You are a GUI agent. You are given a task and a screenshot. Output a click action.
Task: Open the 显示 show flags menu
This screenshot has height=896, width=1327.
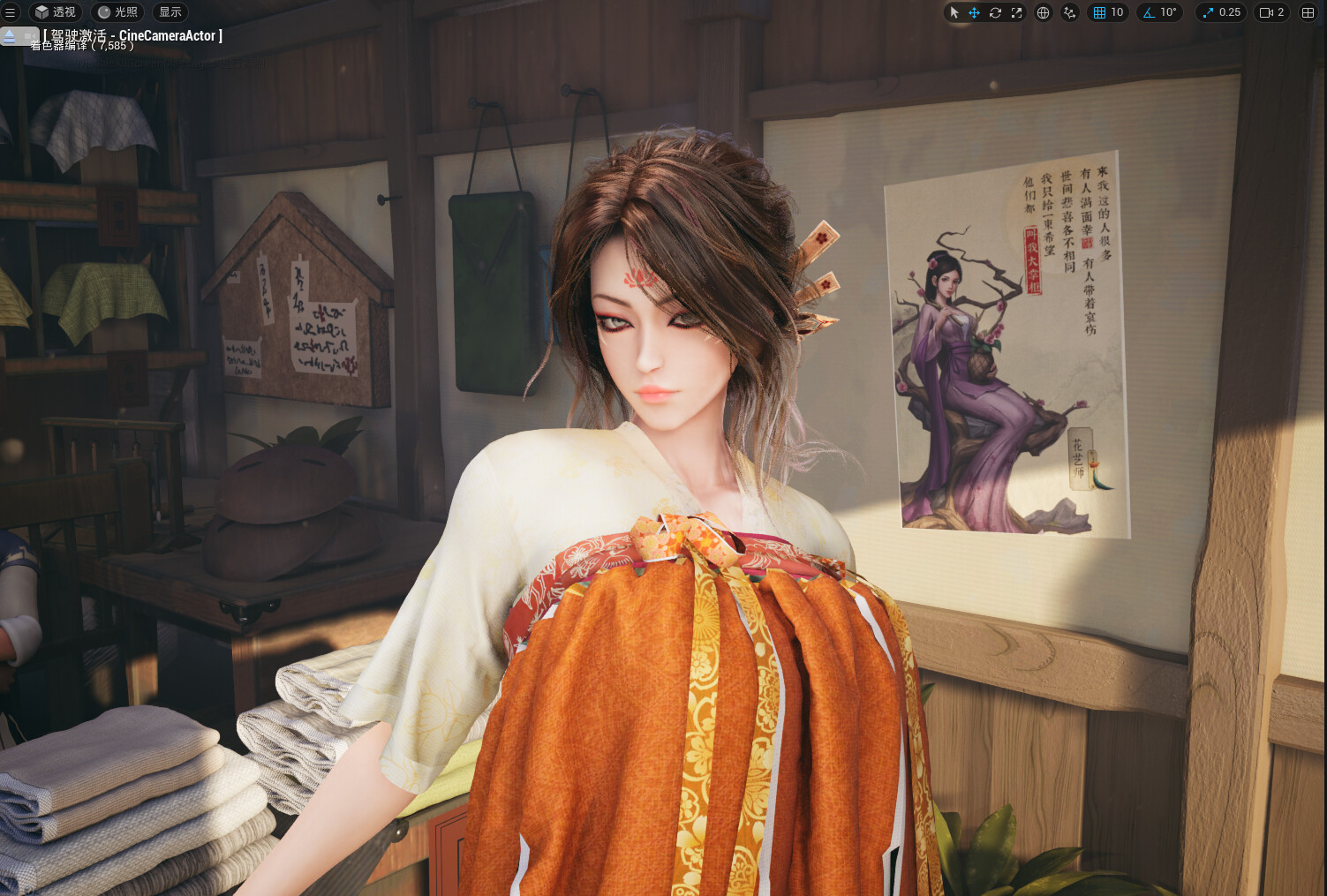click(170, 12)
